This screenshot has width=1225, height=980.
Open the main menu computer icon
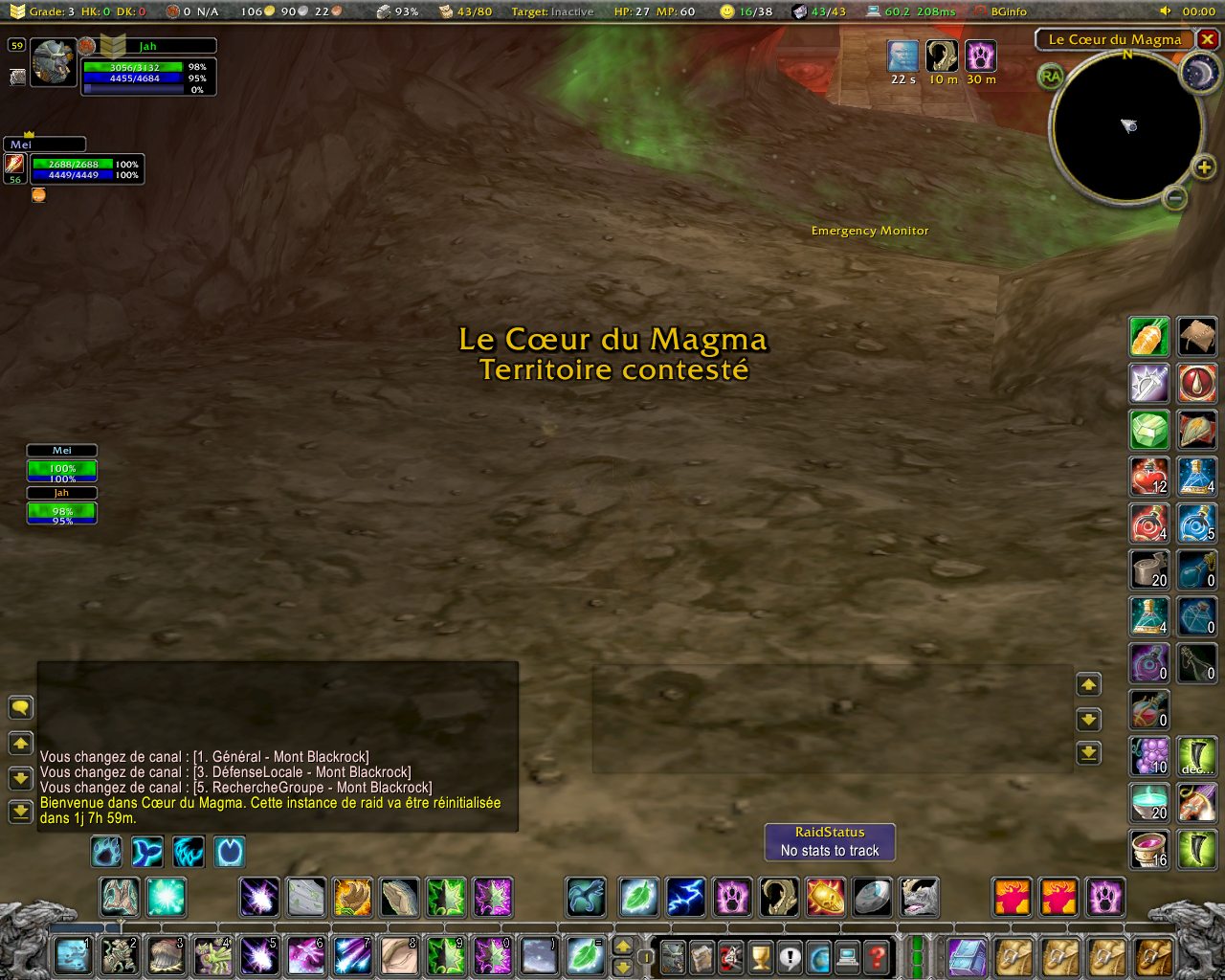[847, 956]
